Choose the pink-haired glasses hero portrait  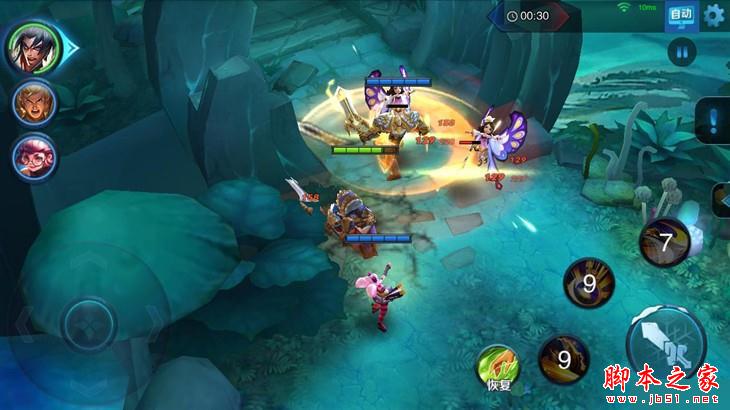32,157
